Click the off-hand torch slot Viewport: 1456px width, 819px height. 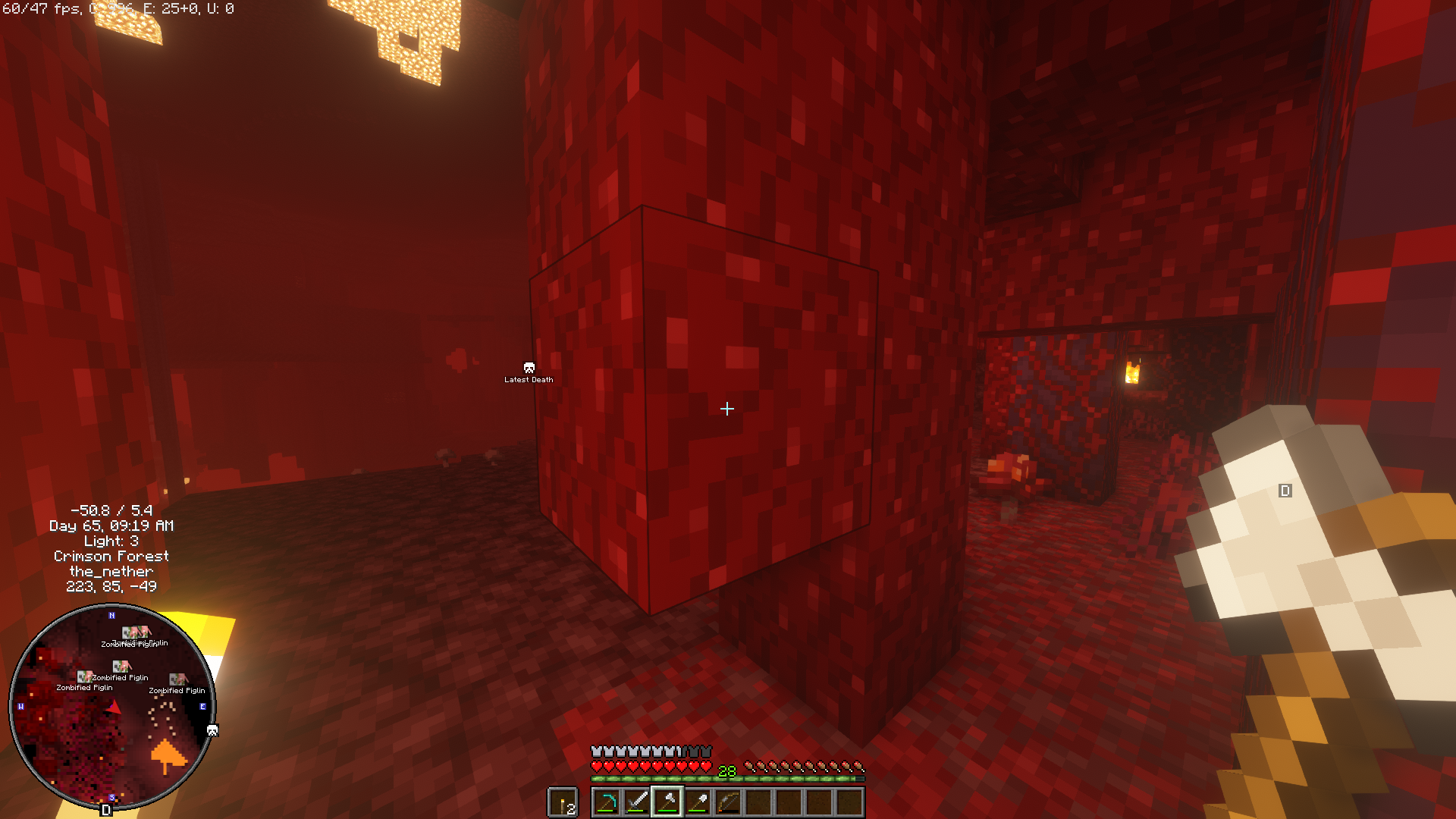[563, 802]
